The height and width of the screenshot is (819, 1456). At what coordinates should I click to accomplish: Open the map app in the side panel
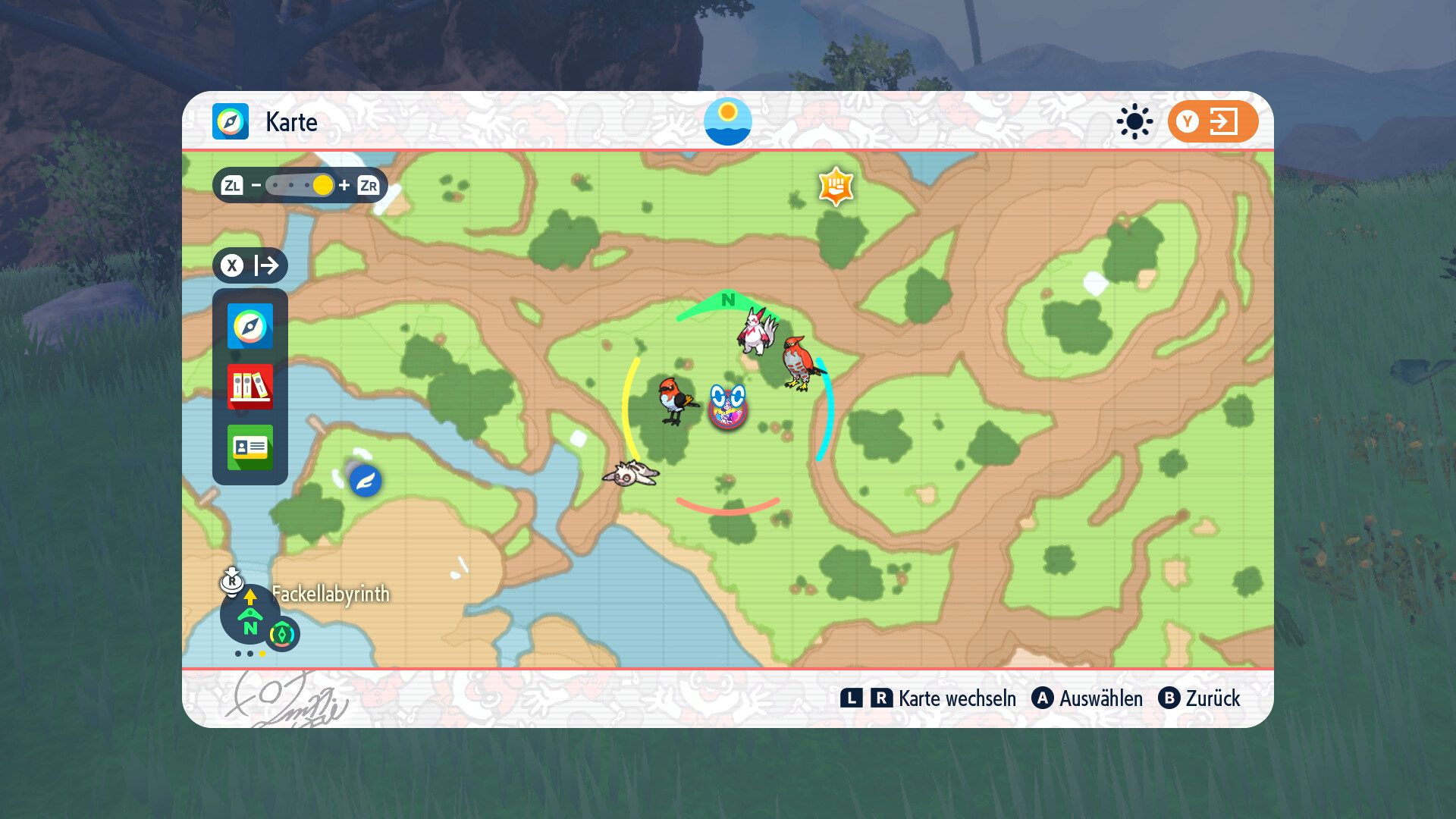point(250,326)
